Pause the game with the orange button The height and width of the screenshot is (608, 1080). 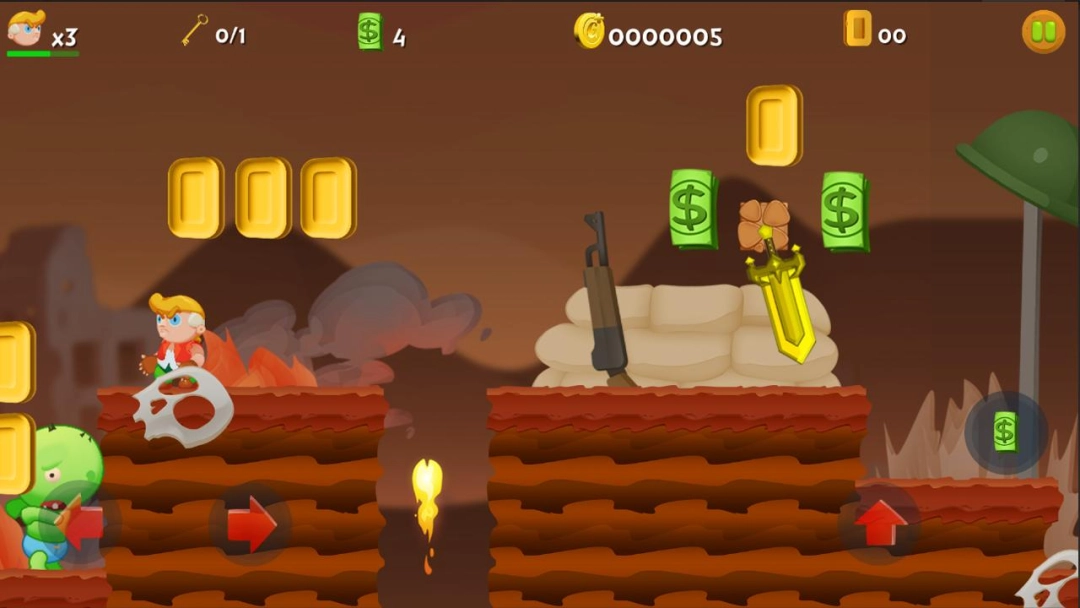[1043, 32]
